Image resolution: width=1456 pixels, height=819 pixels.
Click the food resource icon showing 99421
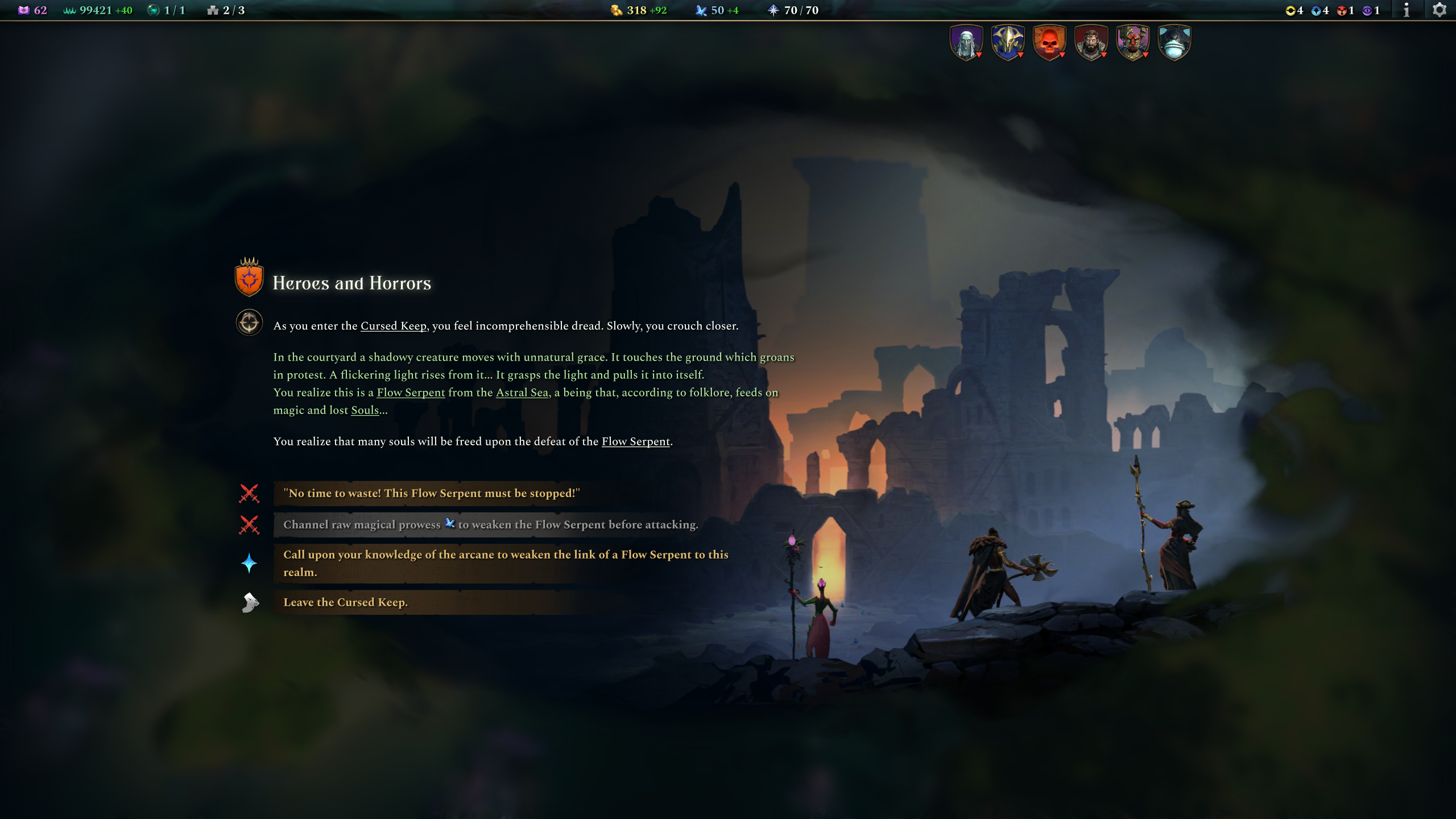69,10
